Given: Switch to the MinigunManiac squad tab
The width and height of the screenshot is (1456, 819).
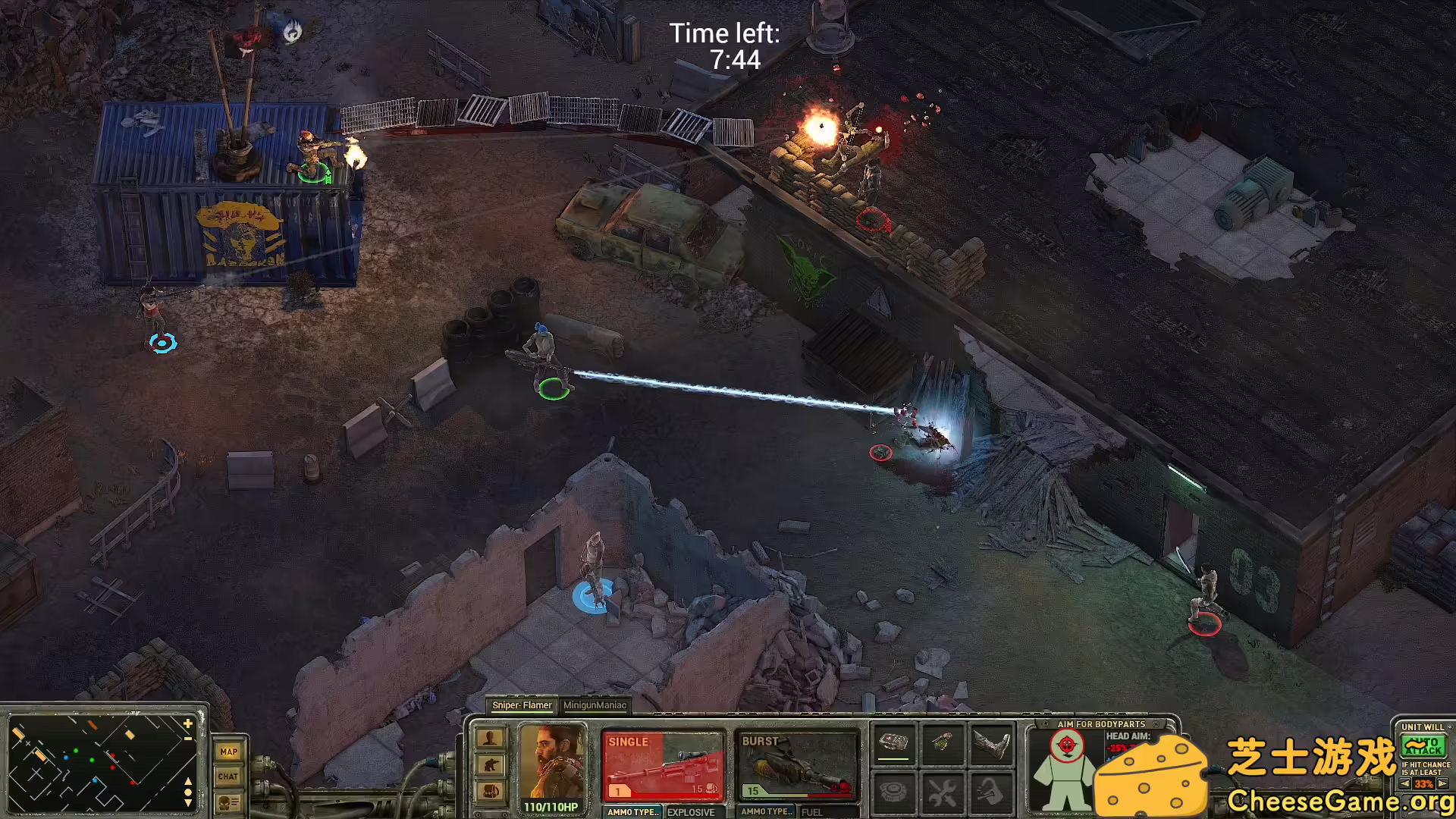Looking at the screenshot, I should [x=595, y=705].
